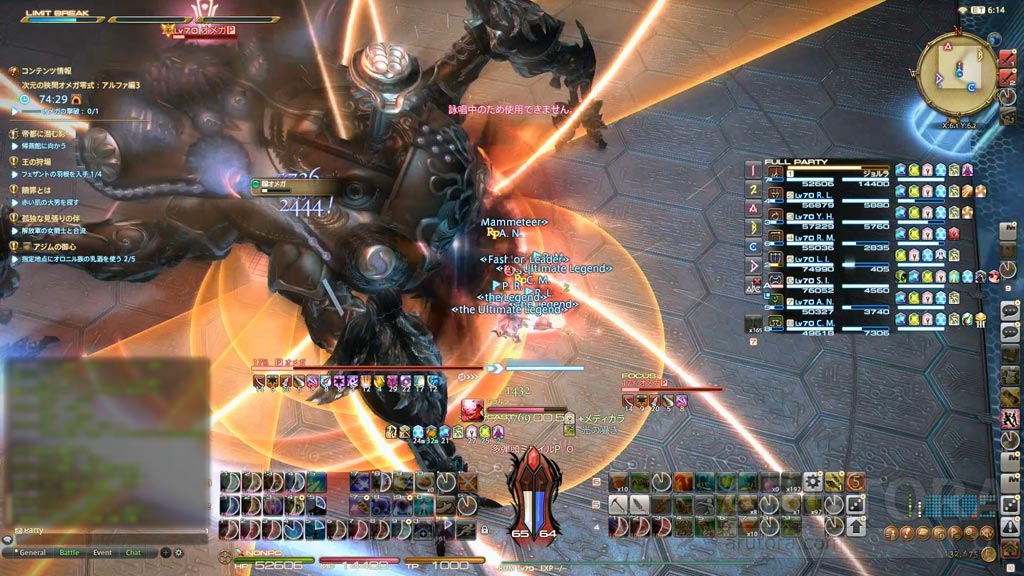Open chat log settings gear
Image resolution: width=1024 pixels, height=576 pixels.
pos(180,552)
